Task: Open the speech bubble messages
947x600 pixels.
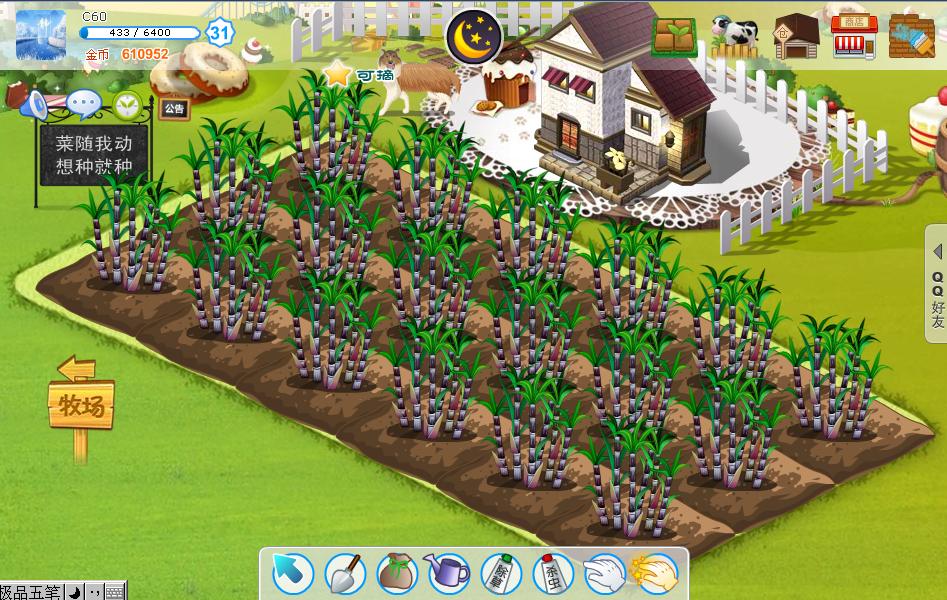Action: pyautogui.click(x=83, y=103)
